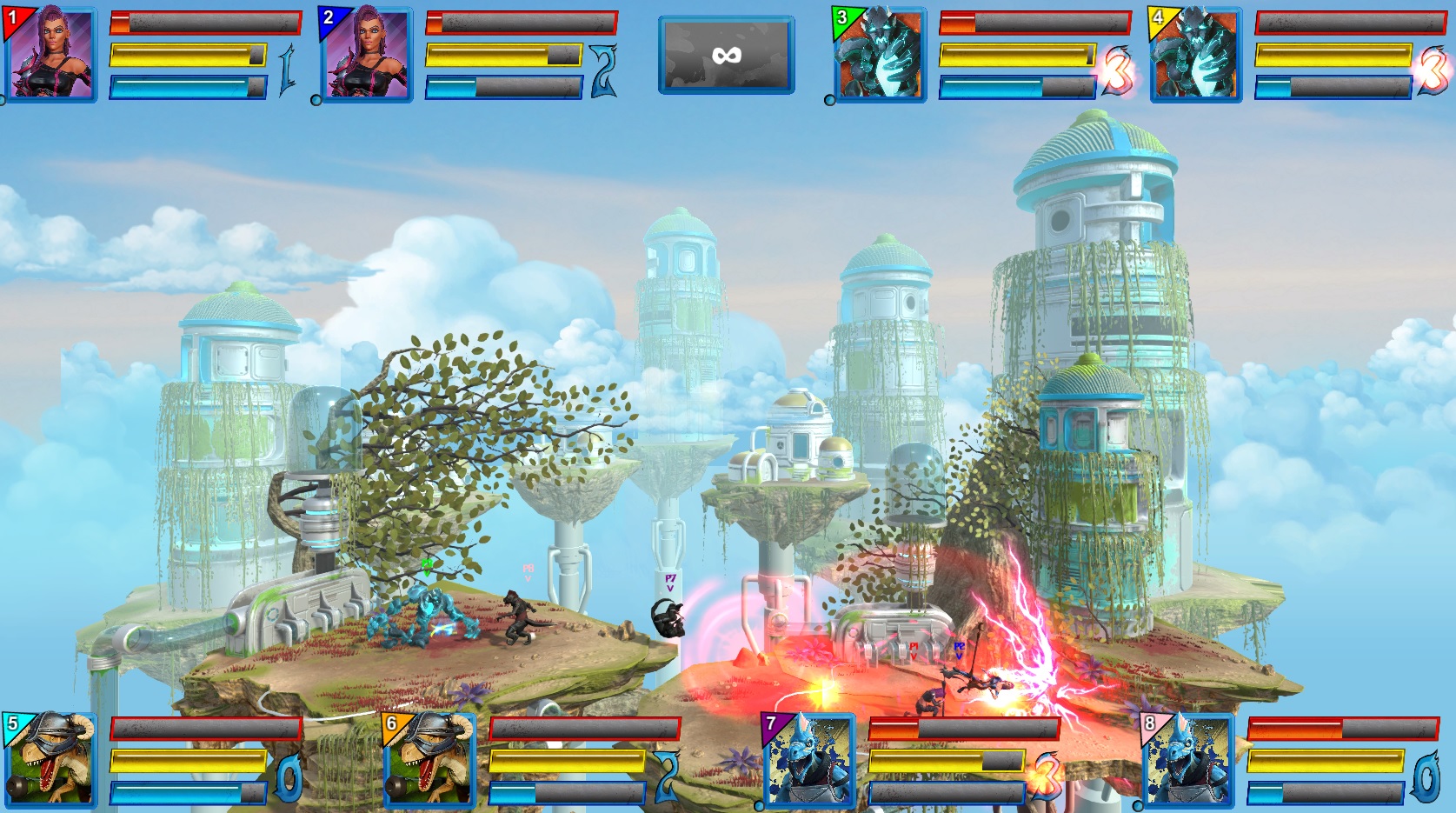This screenshot has width=1456, height=813.
Task: Click player 1's purple-haired fighter portrait
Action: pyautogui.click(x=52, y=54)
